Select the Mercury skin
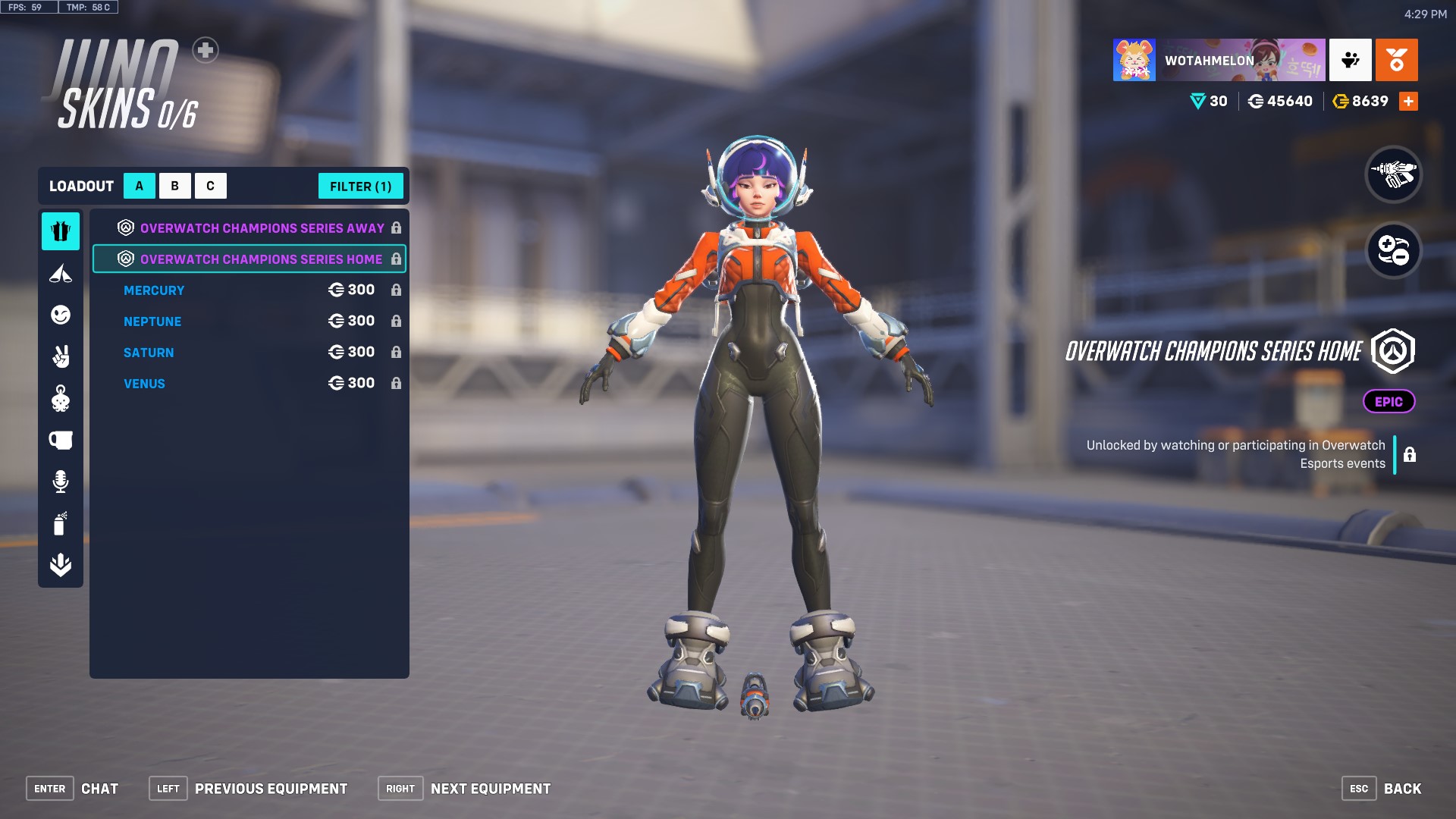The height and width of the screenshot is (819, 1456). [x=154, y=290]
